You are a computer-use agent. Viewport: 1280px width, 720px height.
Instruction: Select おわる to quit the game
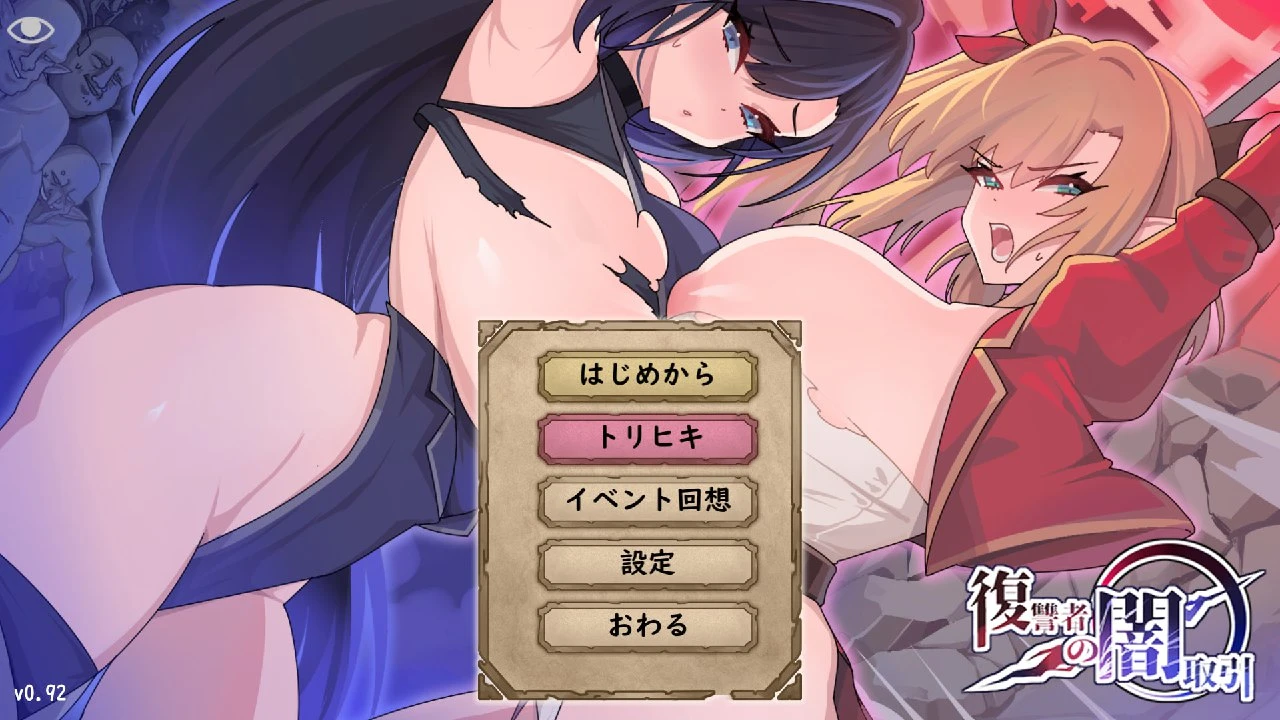tap(648, 627)
